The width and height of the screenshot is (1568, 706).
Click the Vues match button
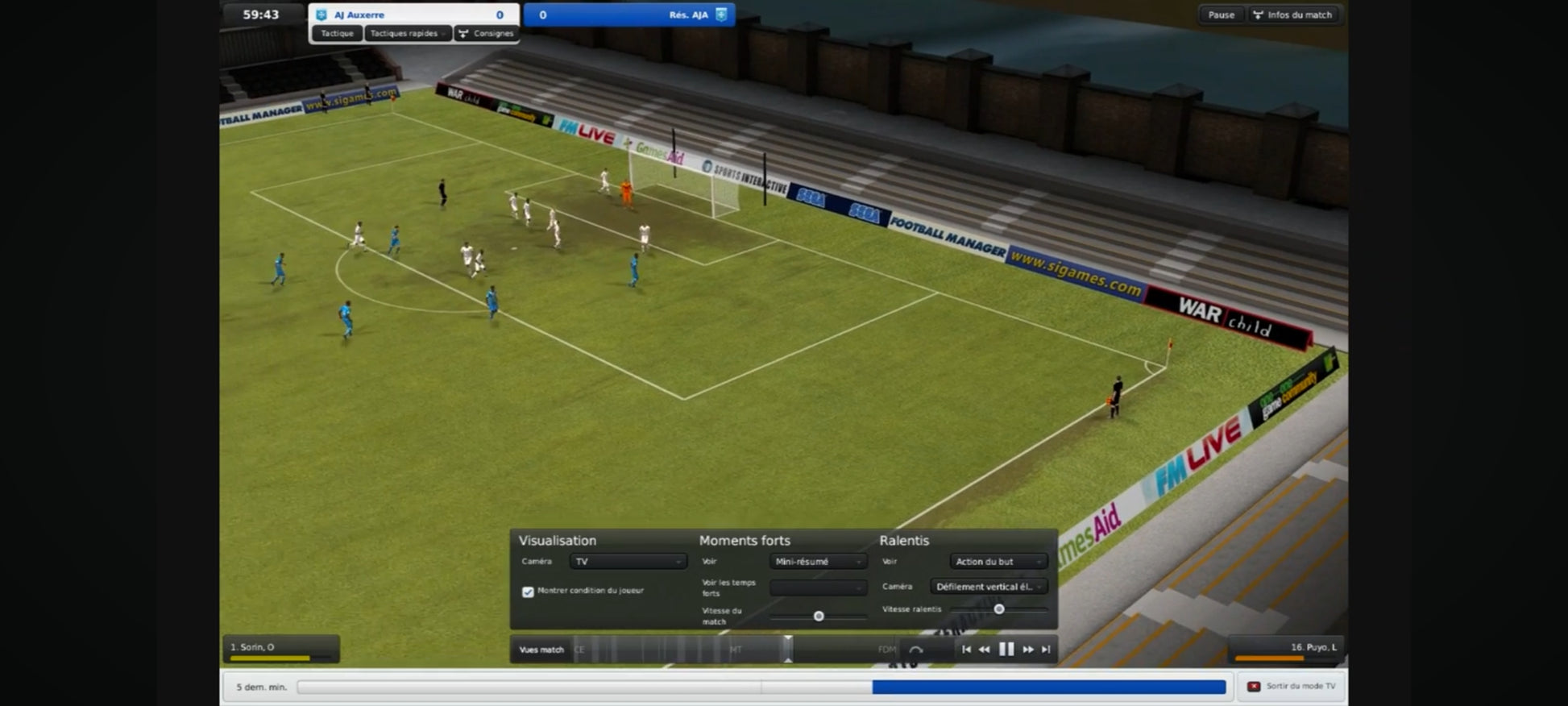coord(541,650)
